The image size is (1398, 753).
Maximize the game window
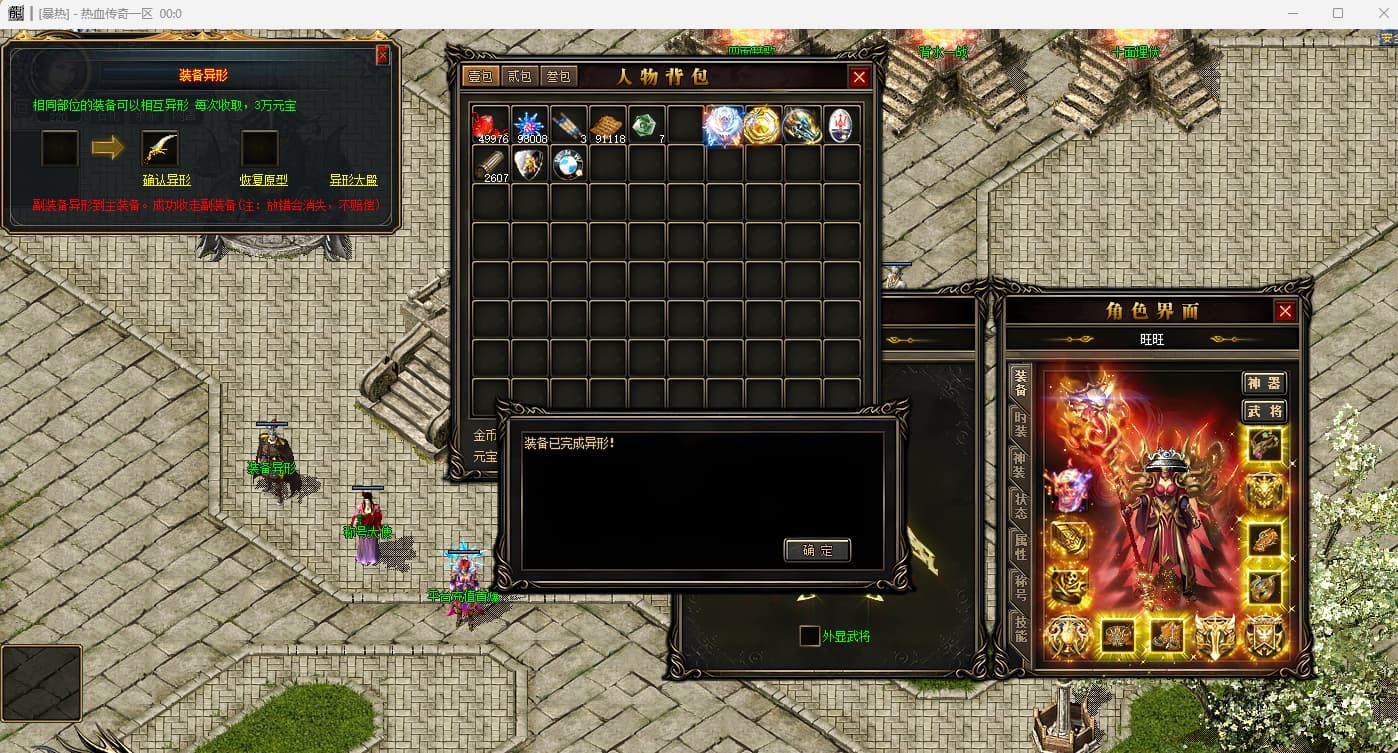1338,14
